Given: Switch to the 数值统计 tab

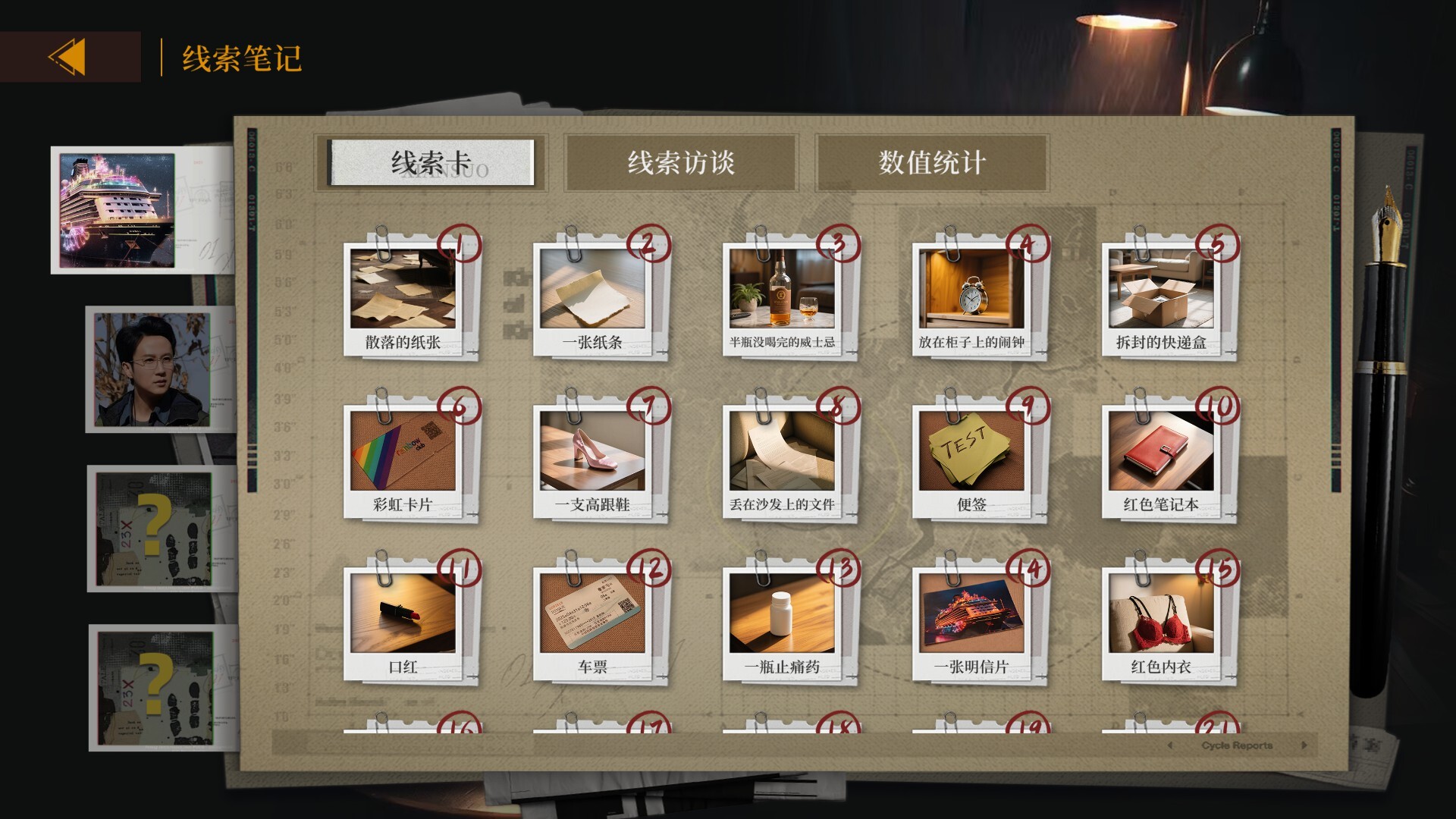Looking at the screenshot, I should (x=932, y=163).
